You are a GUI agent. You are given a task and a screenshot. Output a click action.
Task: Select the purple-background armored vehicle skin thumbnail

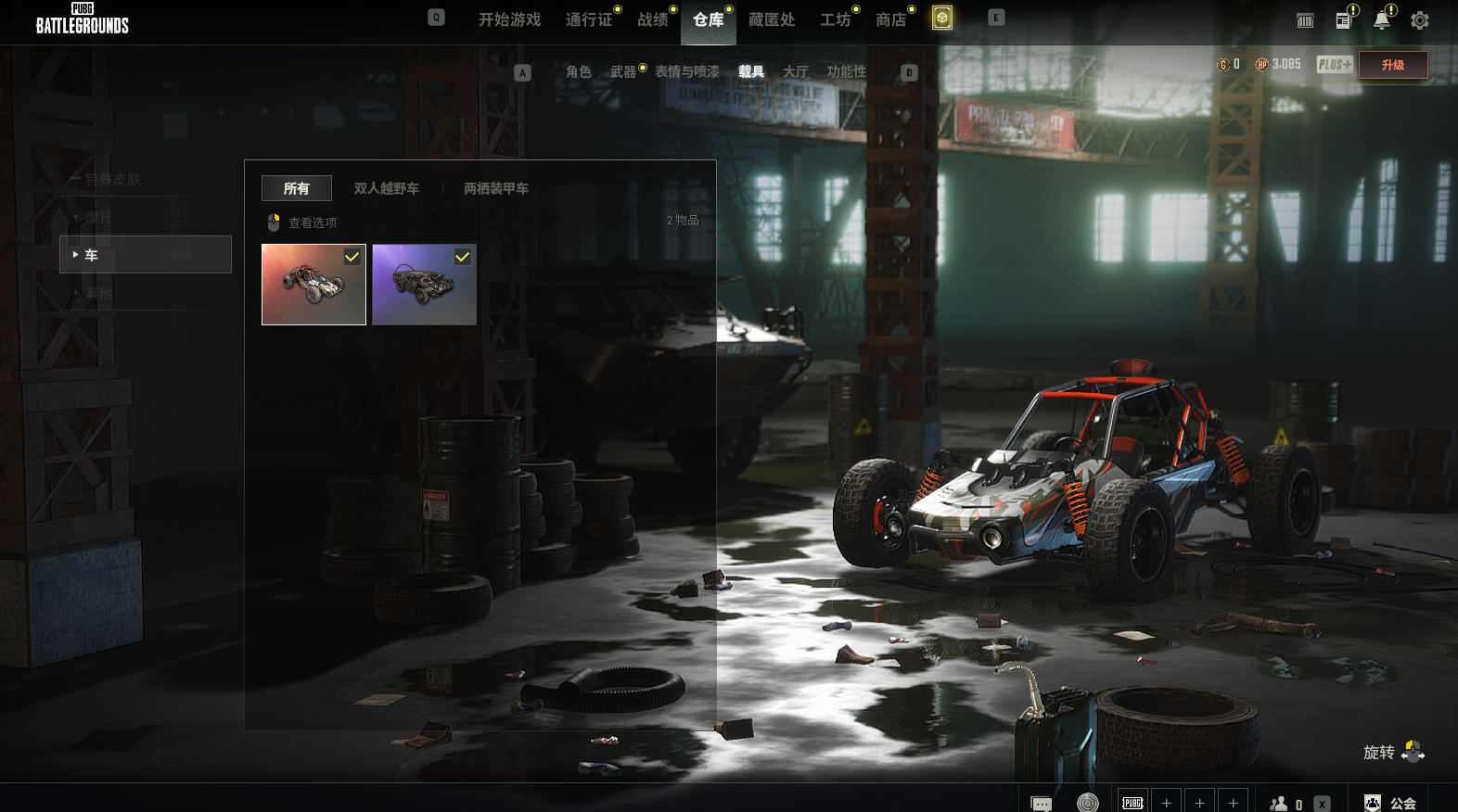click(424, 285)
